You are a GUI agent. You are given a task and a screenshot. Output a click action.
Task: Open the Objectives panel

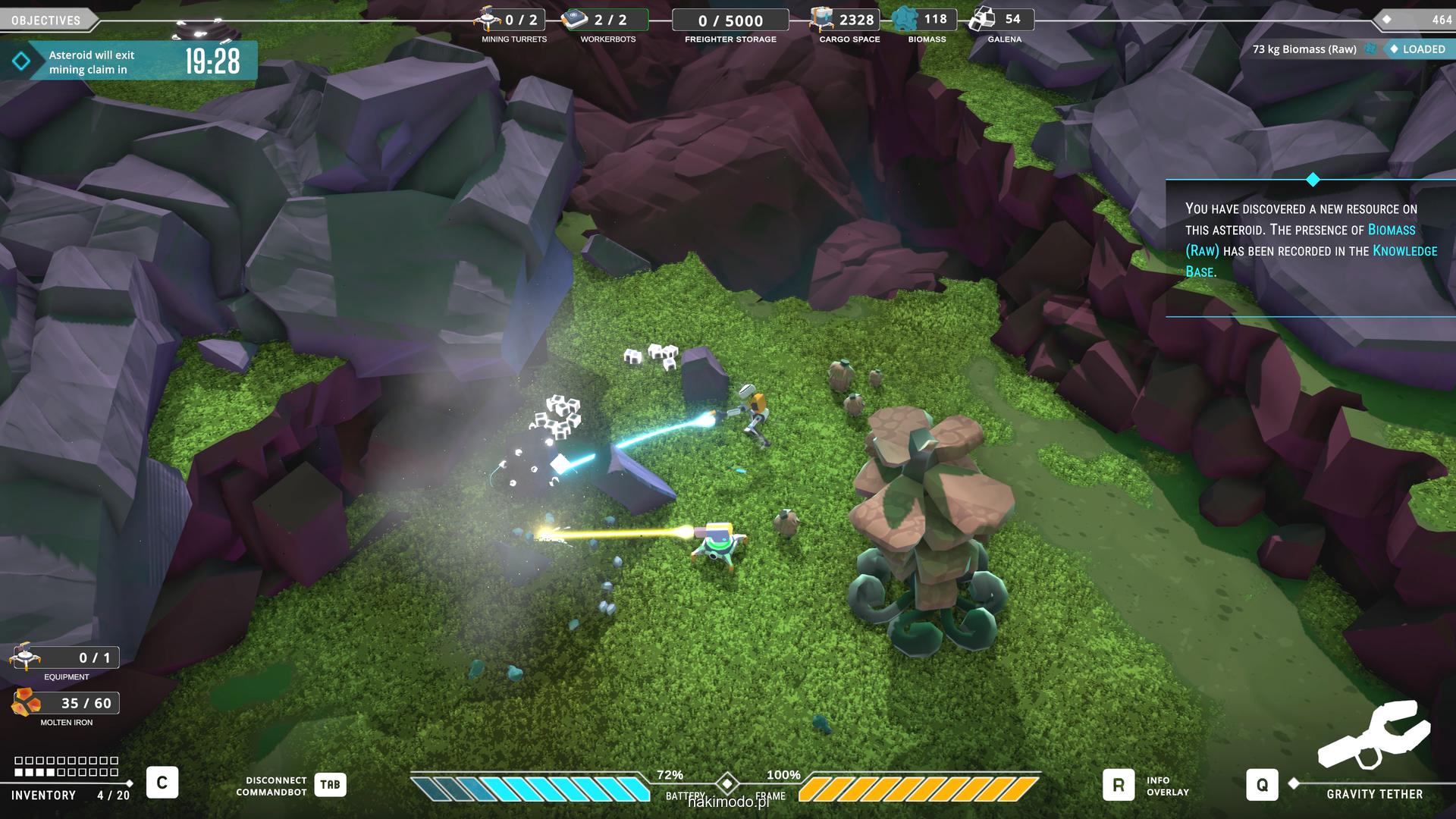coord(47,20)
